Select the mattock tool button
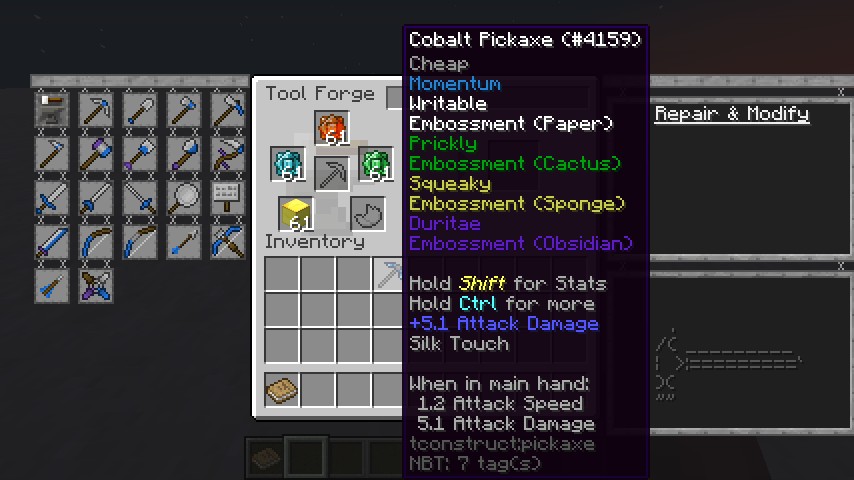This screenshot has height=480, width=854. tap(228, 108)
